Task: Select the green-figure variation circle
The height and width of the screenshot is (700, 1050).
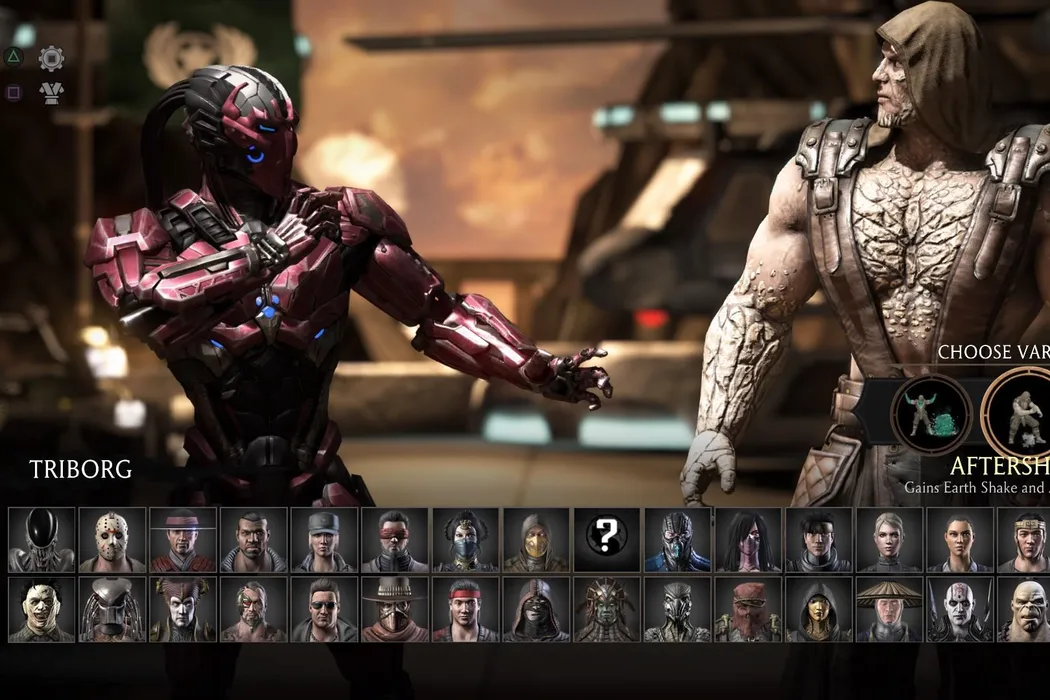Action: [x=932, y=414]
